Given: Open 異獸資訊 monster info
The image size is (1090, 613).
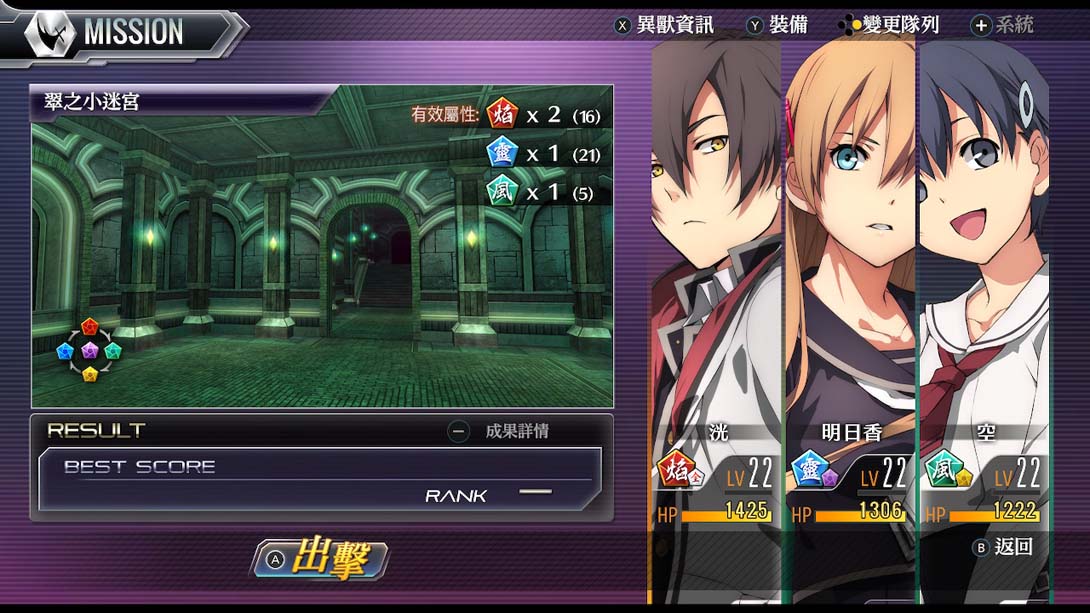Looking at the screenshot, I should click(665, 25).
